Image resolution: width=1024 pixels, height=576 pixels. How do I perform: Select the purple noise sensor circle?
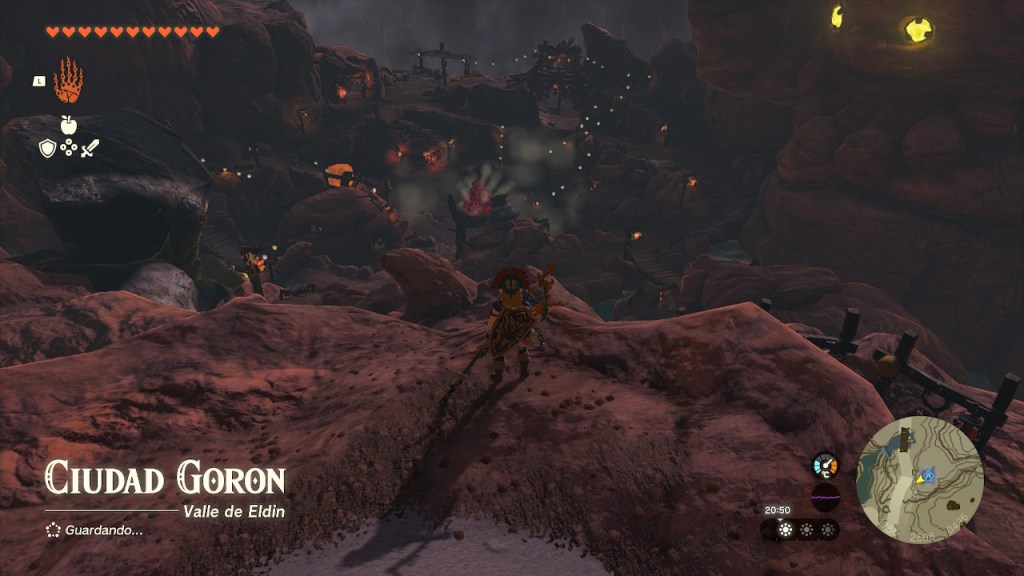pyautogui.click(x=825, y=497)
